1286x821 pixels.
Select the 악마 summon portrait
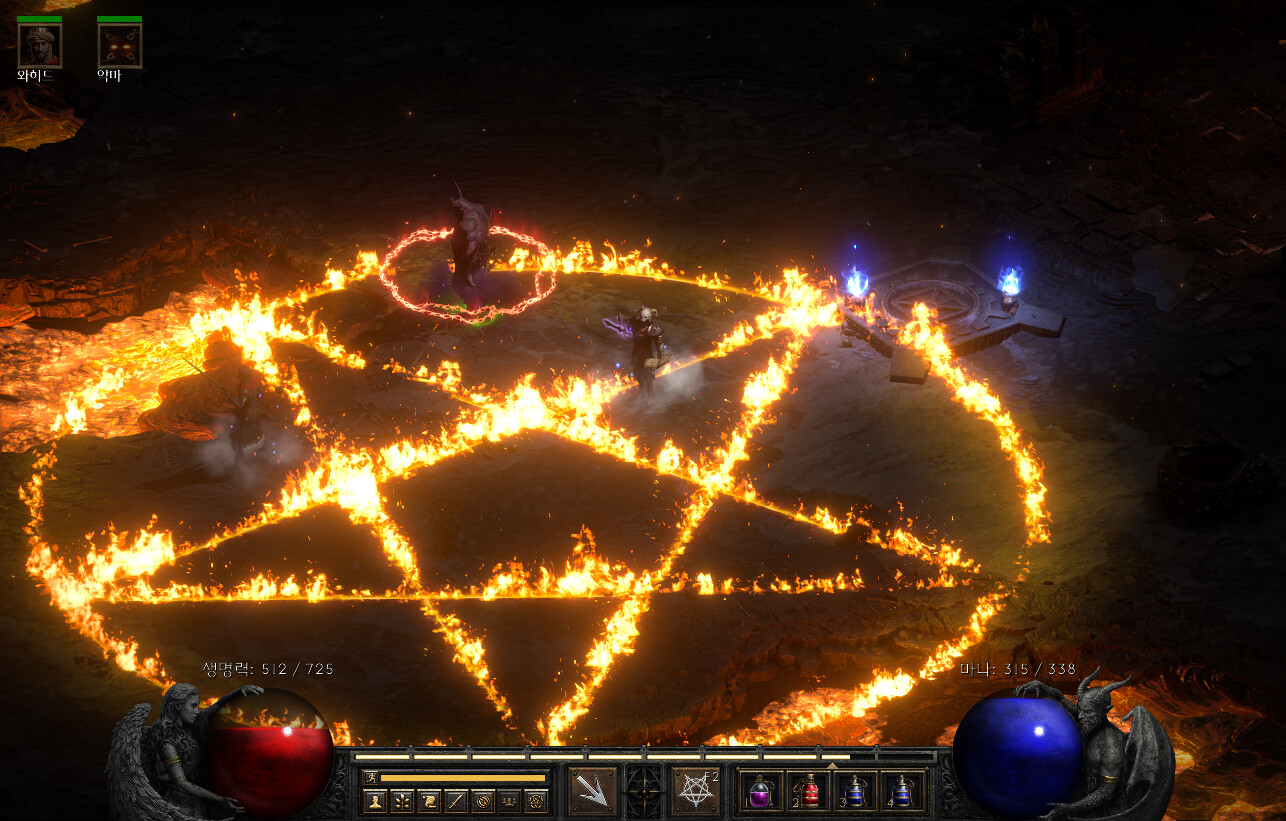coord(119,46)
